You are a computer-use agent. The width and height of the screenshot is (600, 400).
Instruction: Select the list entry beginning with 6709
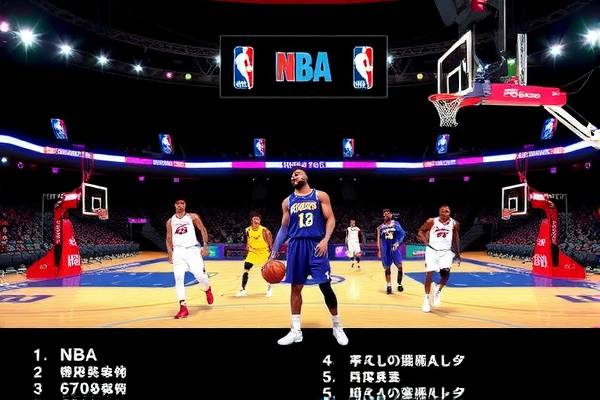(x=93, y=389)
